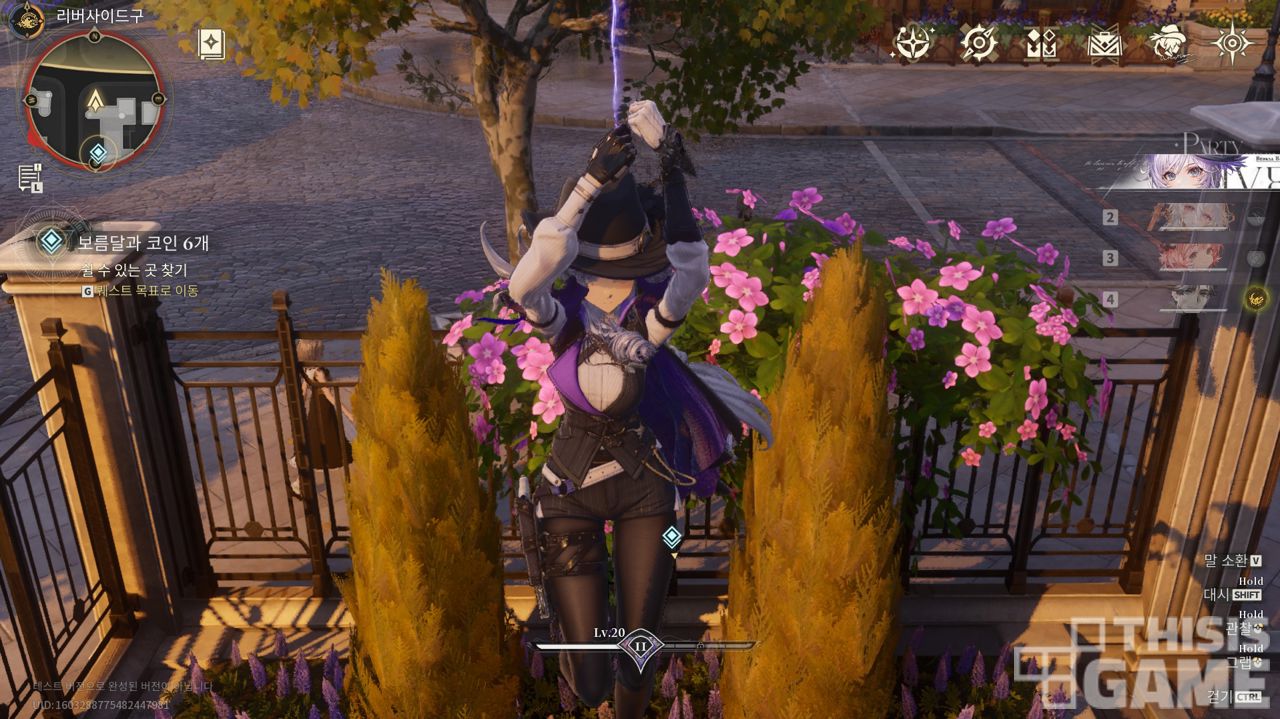Switch to party member 4
The image size is (1280, 719).
(x=1195, y=298)
